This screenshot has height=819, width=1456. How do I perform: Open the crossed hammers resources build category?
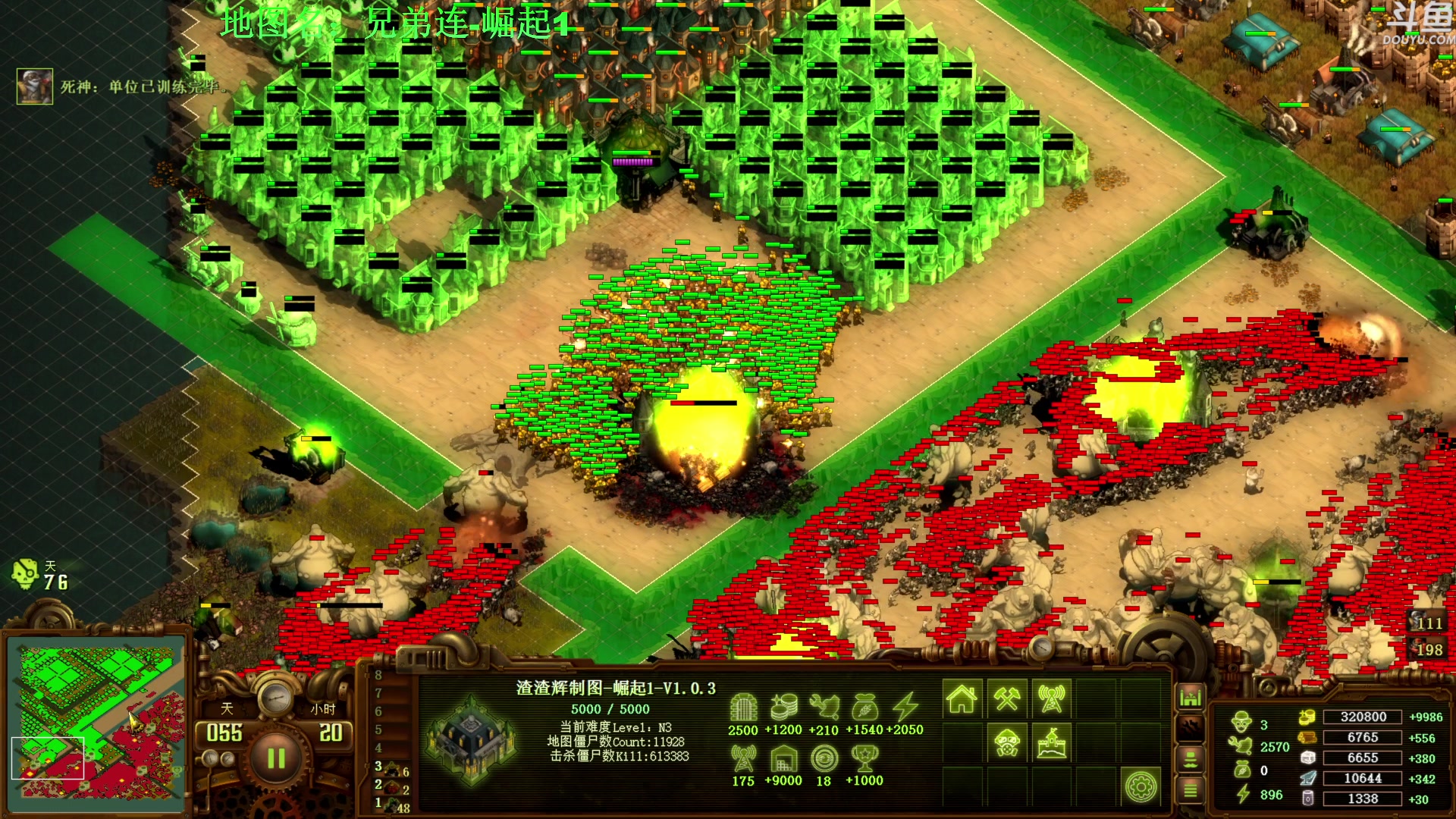pyautogui.click(x=1006, y=698)
